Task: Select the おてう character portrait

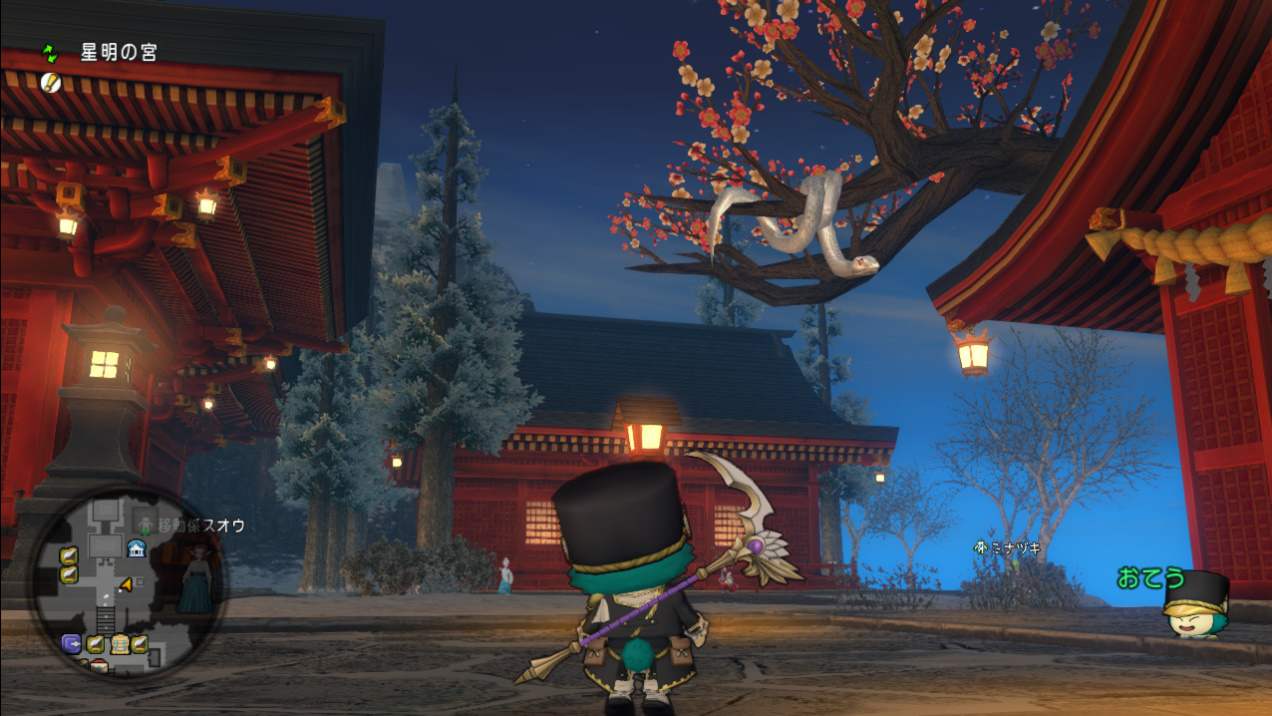Action: [x=1195, y=604]
